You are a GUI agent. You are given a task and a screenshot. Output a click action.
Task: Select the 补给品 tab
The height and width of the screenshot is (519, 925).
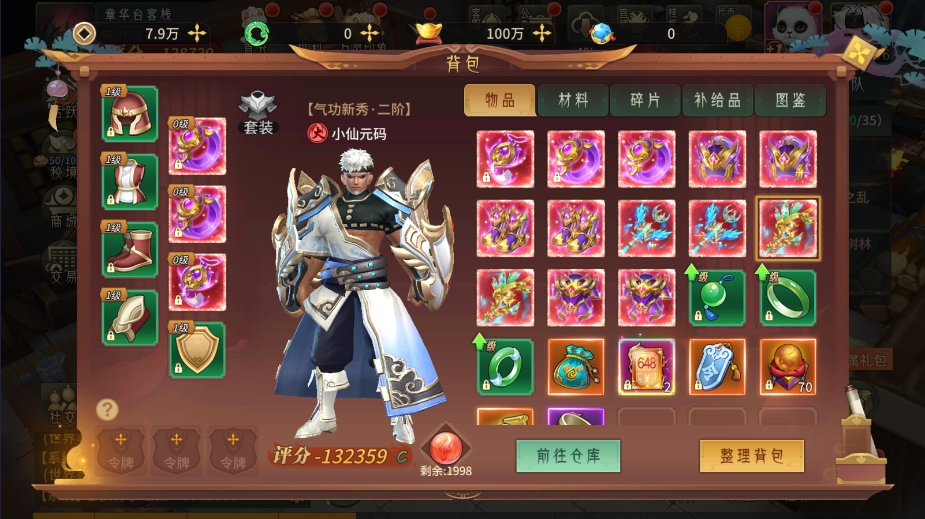click(717, 100)
